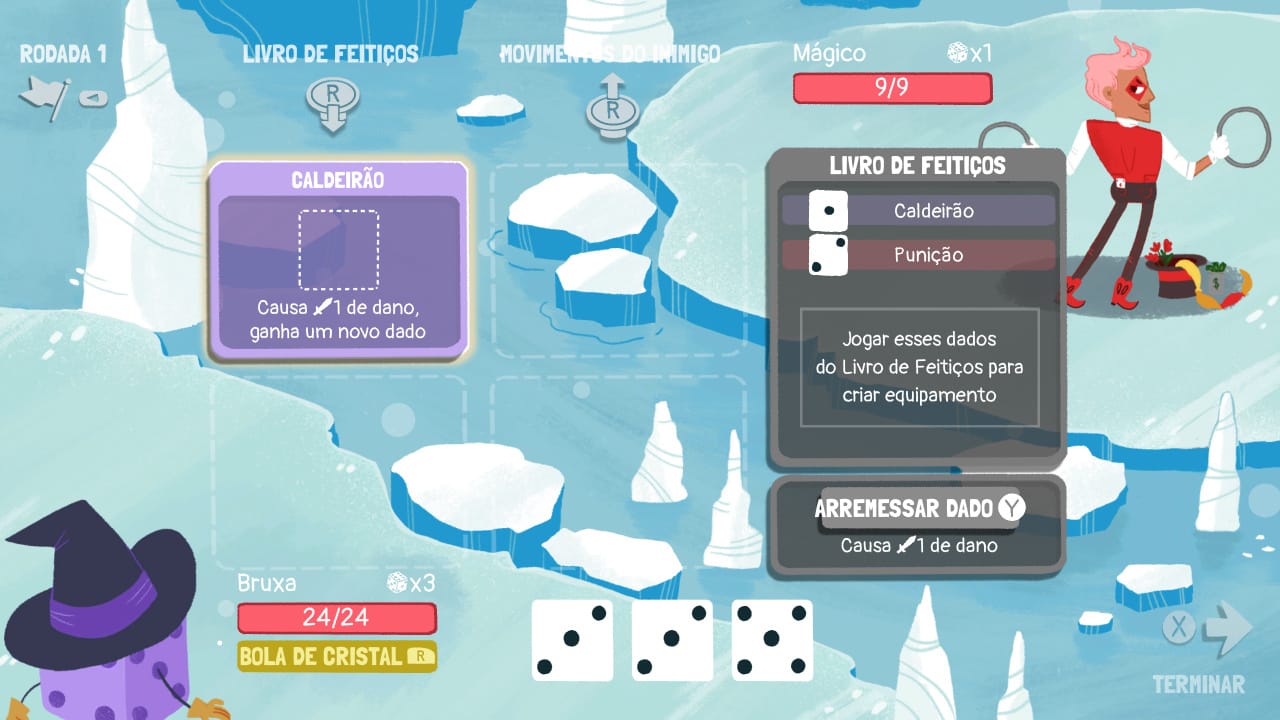Viewport: 1280px width, 720px height.
Task: Pick the five-pip rolled die
Action: [772, 639]
